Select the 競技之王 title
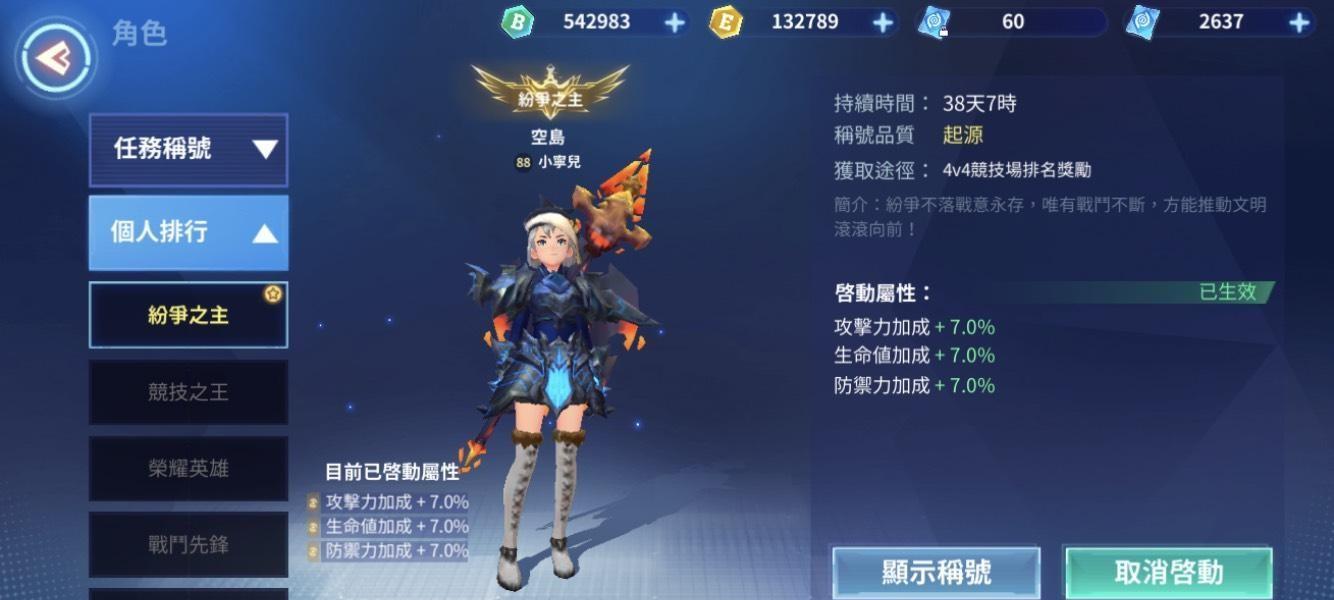 point(188,392)
